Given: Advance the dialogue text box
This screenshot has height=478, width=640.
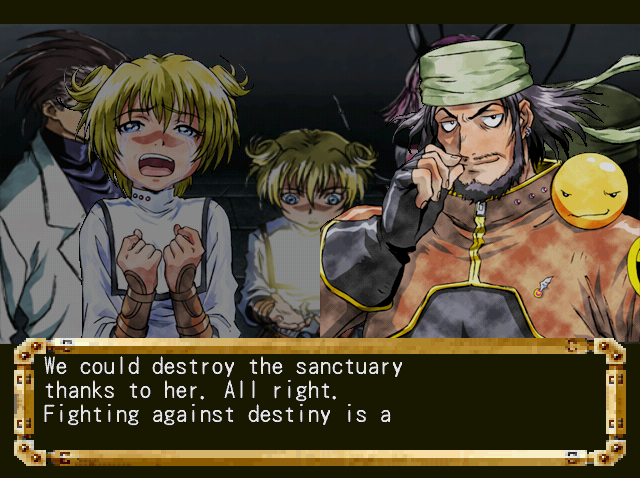Looking at the screenshot, I should (318, 402).
